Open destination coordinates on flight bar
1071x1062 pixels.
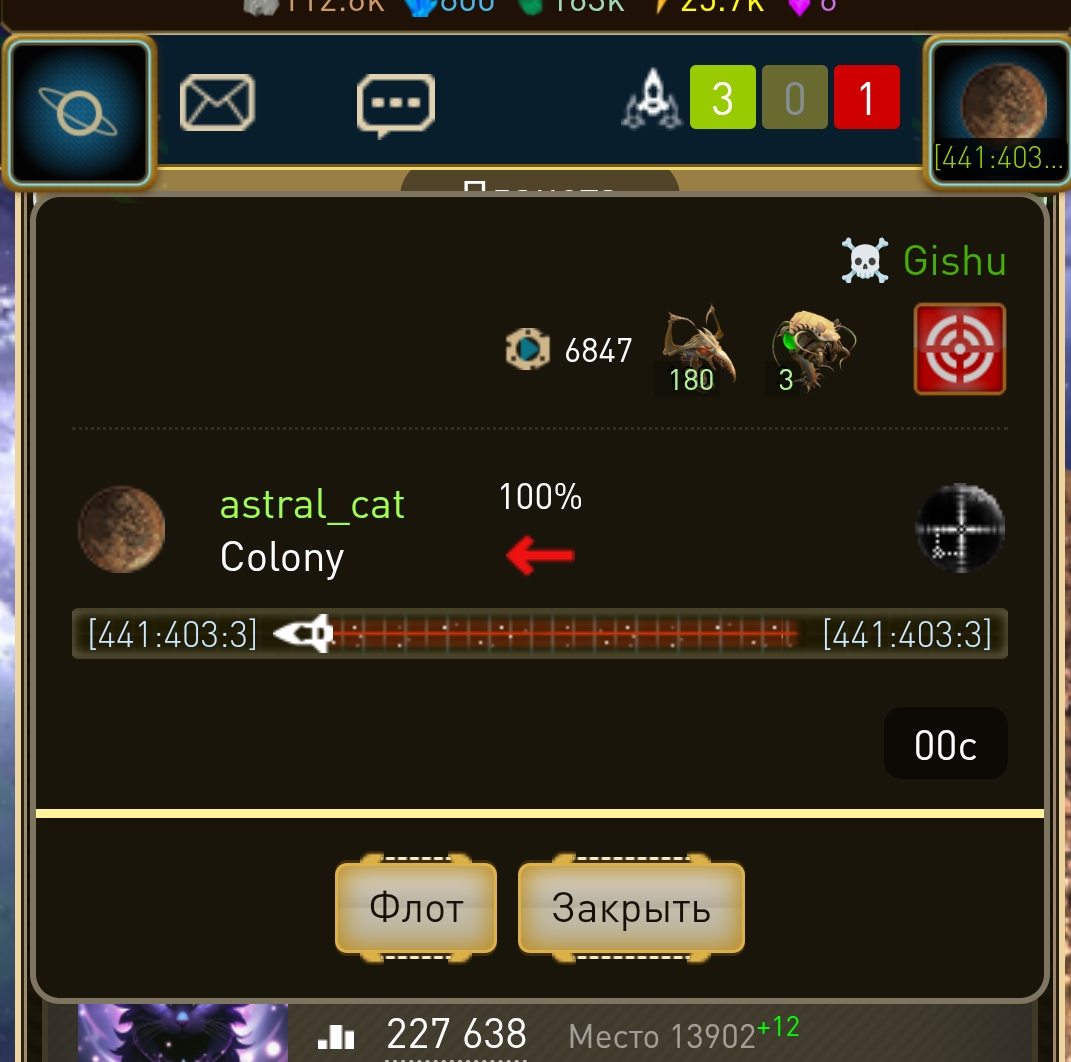click(x=907, y=634)
